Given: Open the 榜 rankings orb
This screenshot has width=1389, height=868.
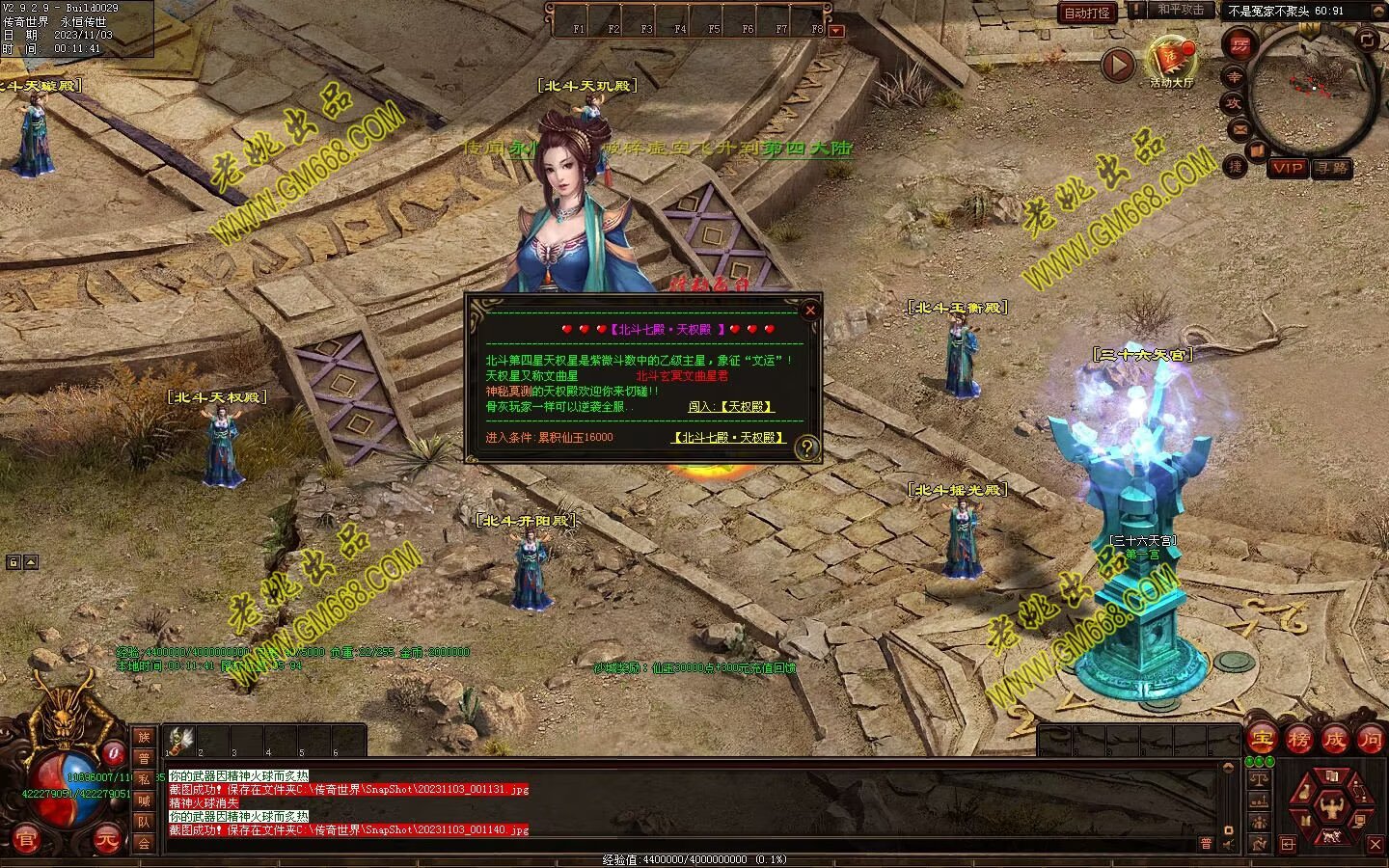Looking at the screenshot, I should [x=1298, y=741].
